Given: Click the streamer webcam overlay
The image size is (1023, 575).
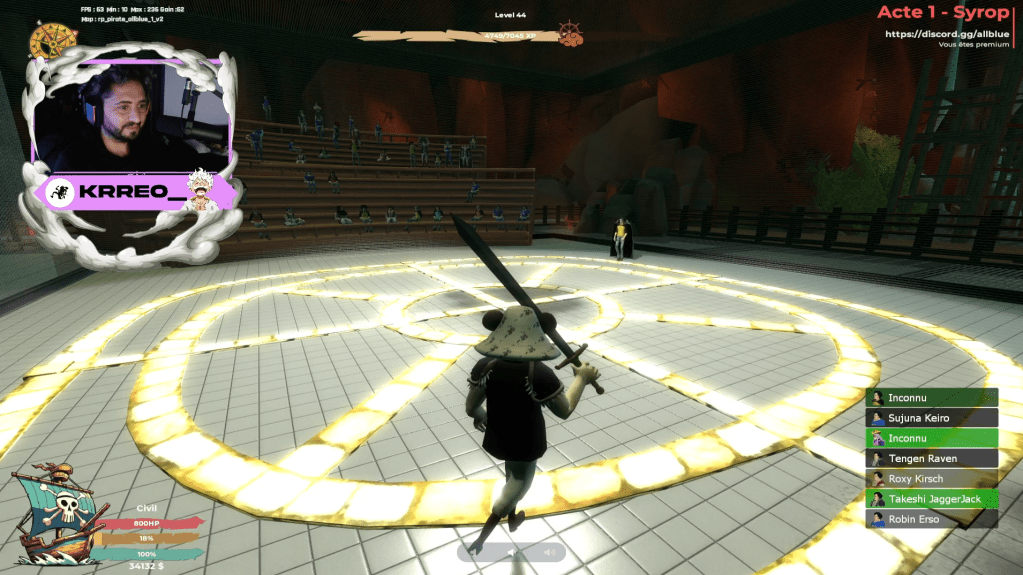Looking at the screenshot, I should tap(126, 116).
